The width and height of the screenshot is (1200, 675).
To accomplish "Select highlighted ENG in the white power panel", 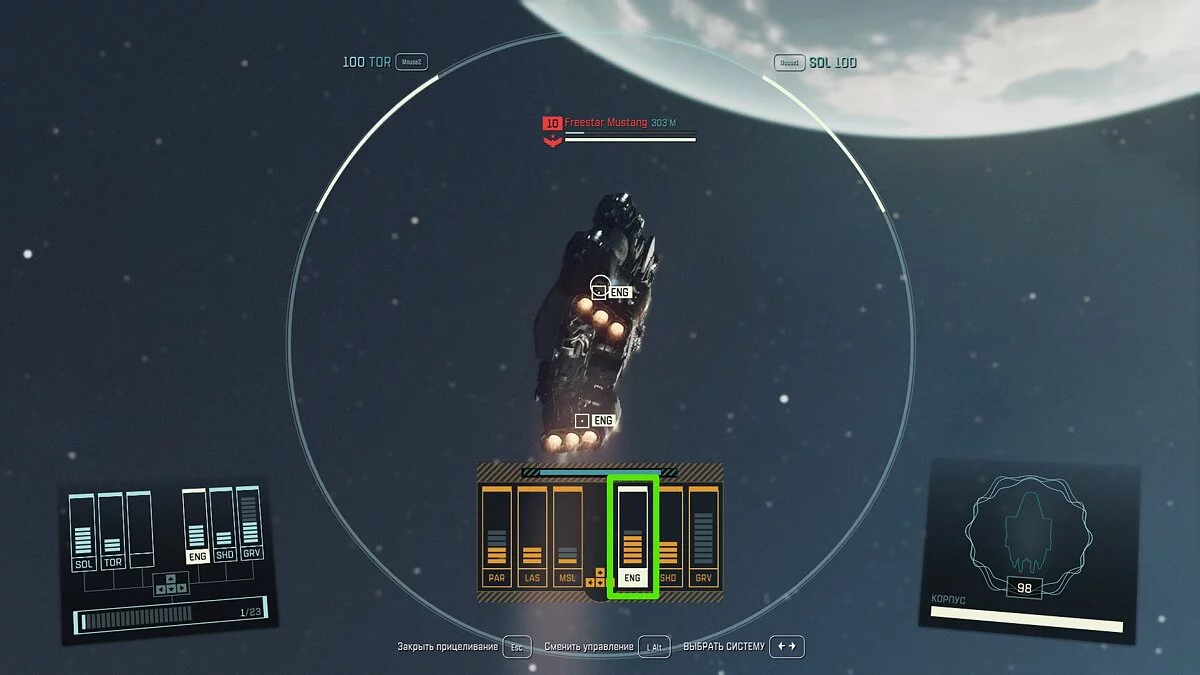I will (196, 526).
